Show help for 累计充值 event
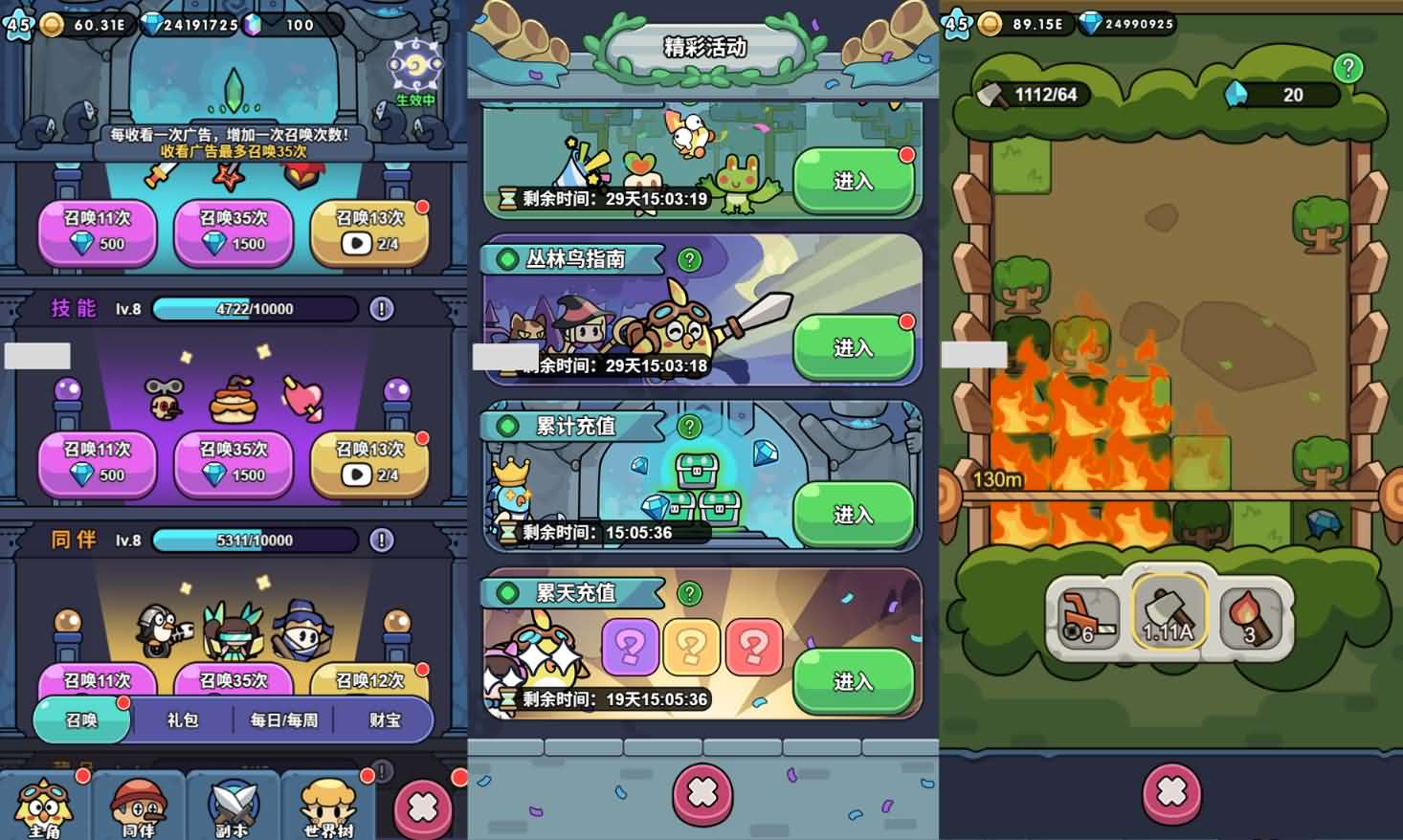Viewport: 1403px width, 840px height. pos(689,427)
